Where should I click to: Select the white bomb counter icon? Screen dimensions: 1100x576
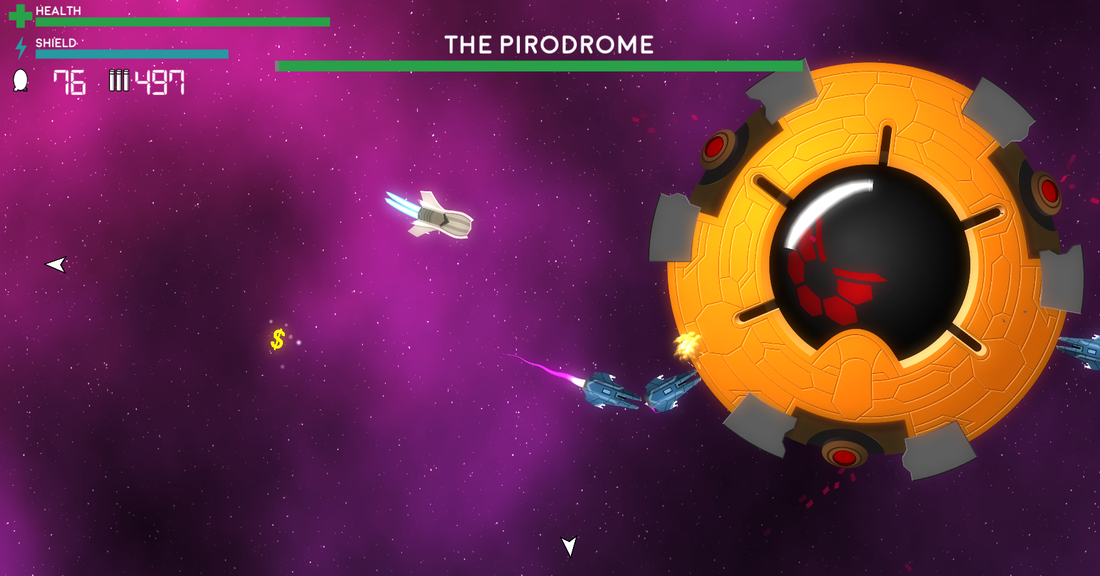21,81
